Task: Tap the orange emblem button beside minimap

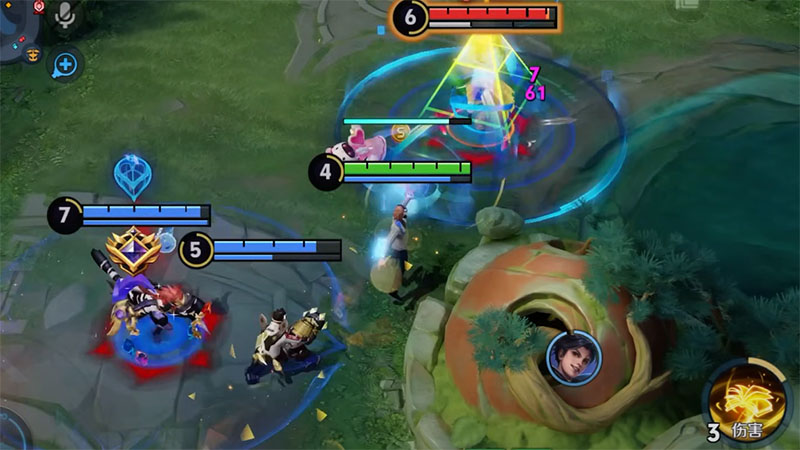Action: pos(33,53)
